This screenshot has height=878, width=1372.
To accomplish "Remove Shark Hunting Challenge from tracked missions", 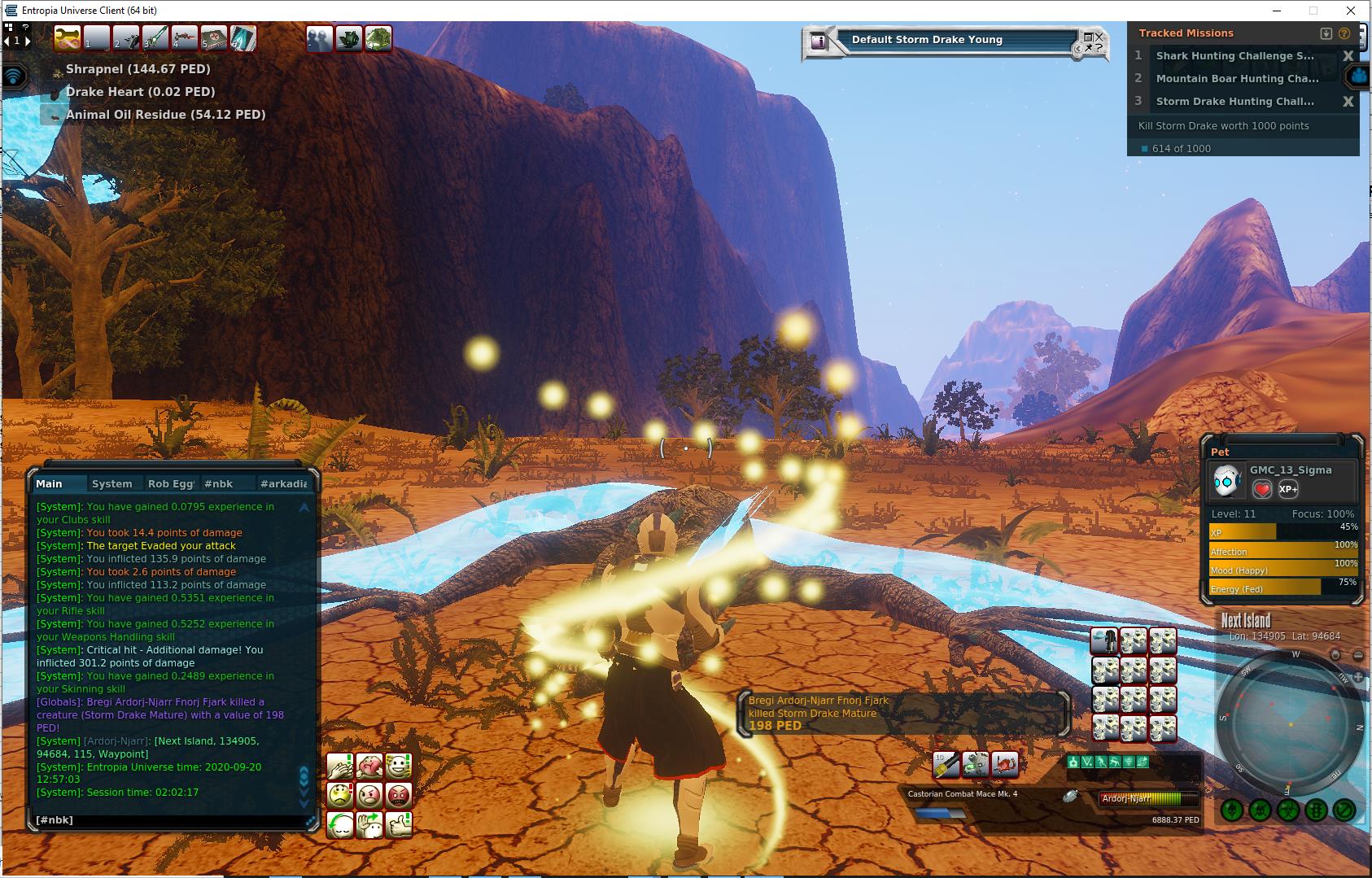I will (x=1348, y=56).
